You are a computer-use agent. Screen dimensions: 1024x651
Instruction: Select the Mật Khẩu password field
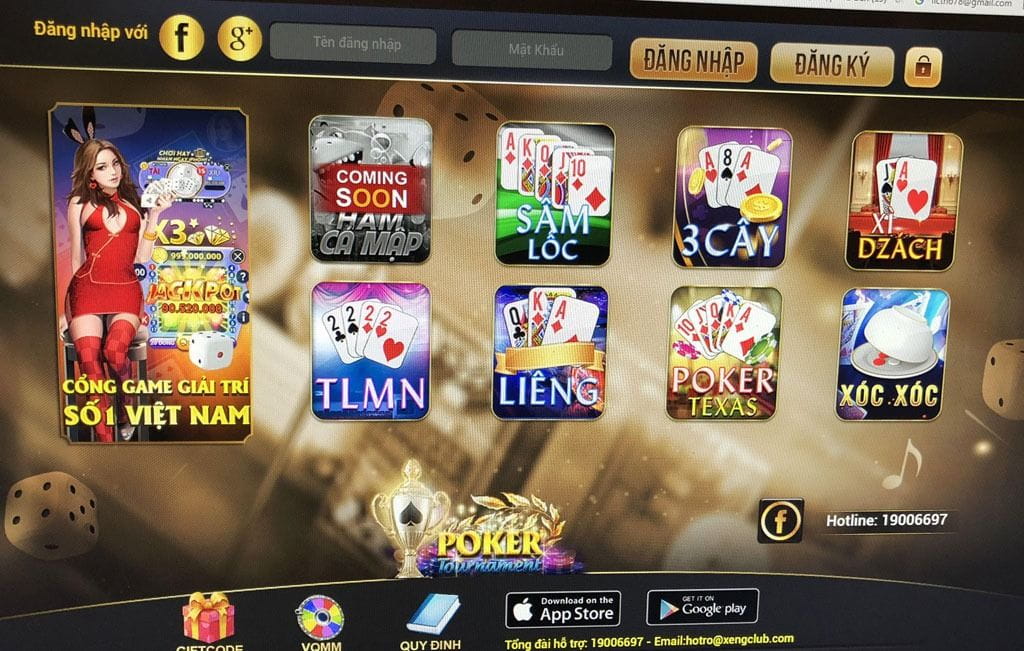(x=531, y=50)
